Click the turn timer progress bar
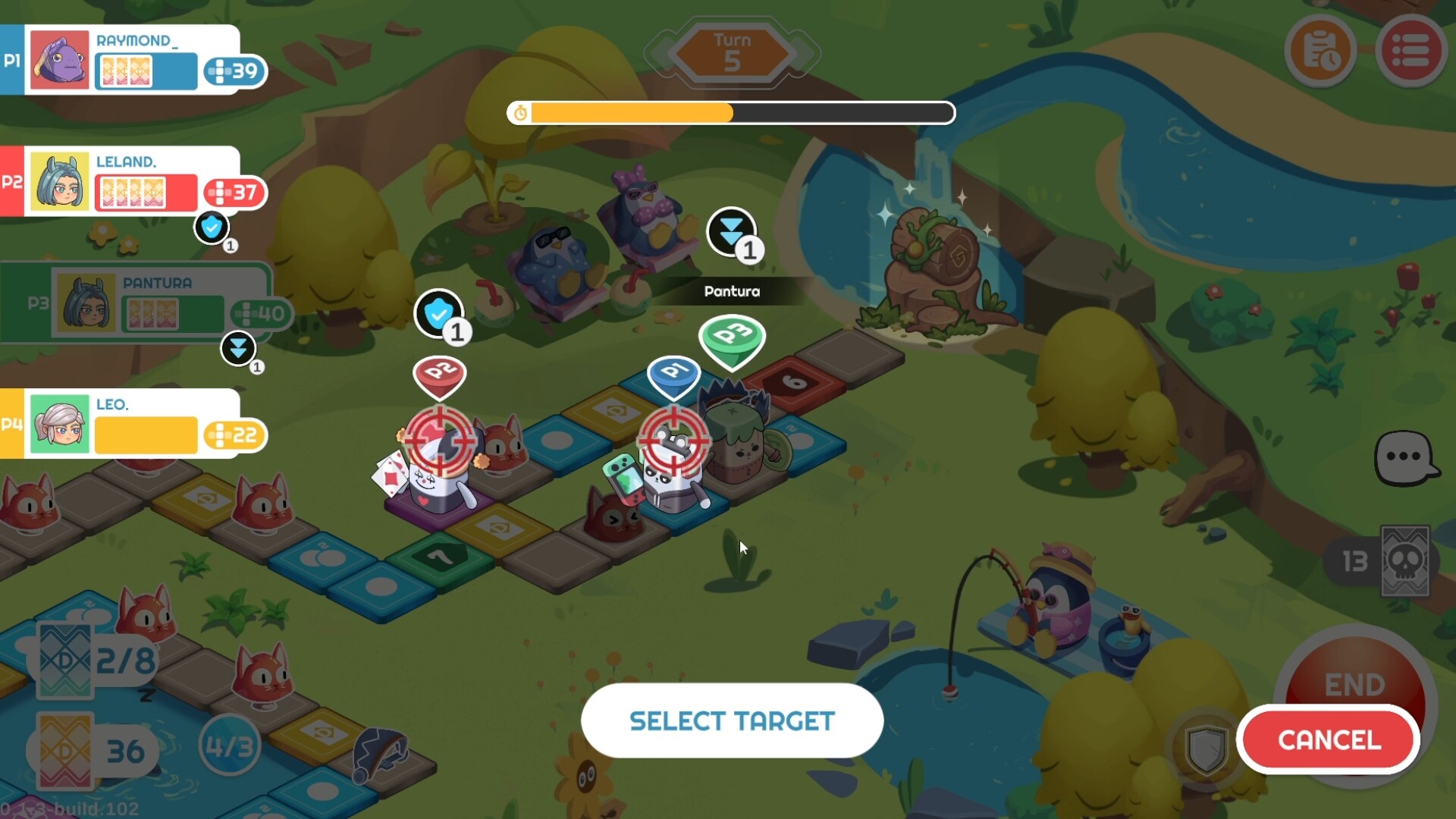 click(x=730, y=113)
